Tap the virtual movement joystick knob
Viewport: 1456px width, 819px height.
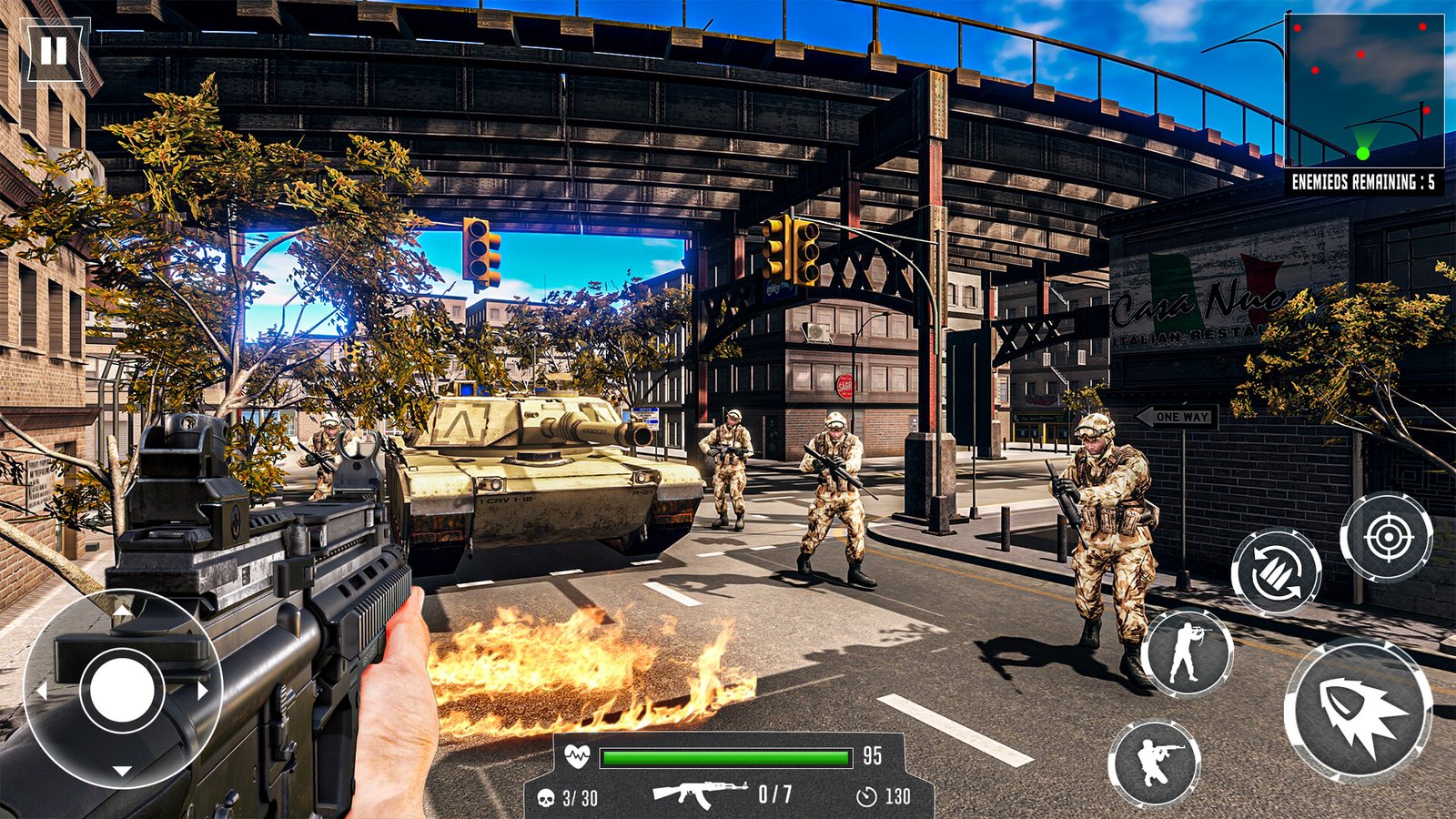pos(121,689)
